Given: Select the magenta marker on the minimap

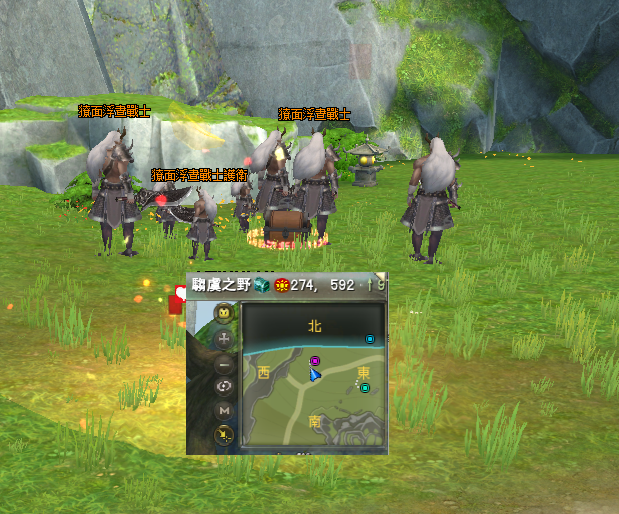Looking at the screenshot, I should click(315, 361).
